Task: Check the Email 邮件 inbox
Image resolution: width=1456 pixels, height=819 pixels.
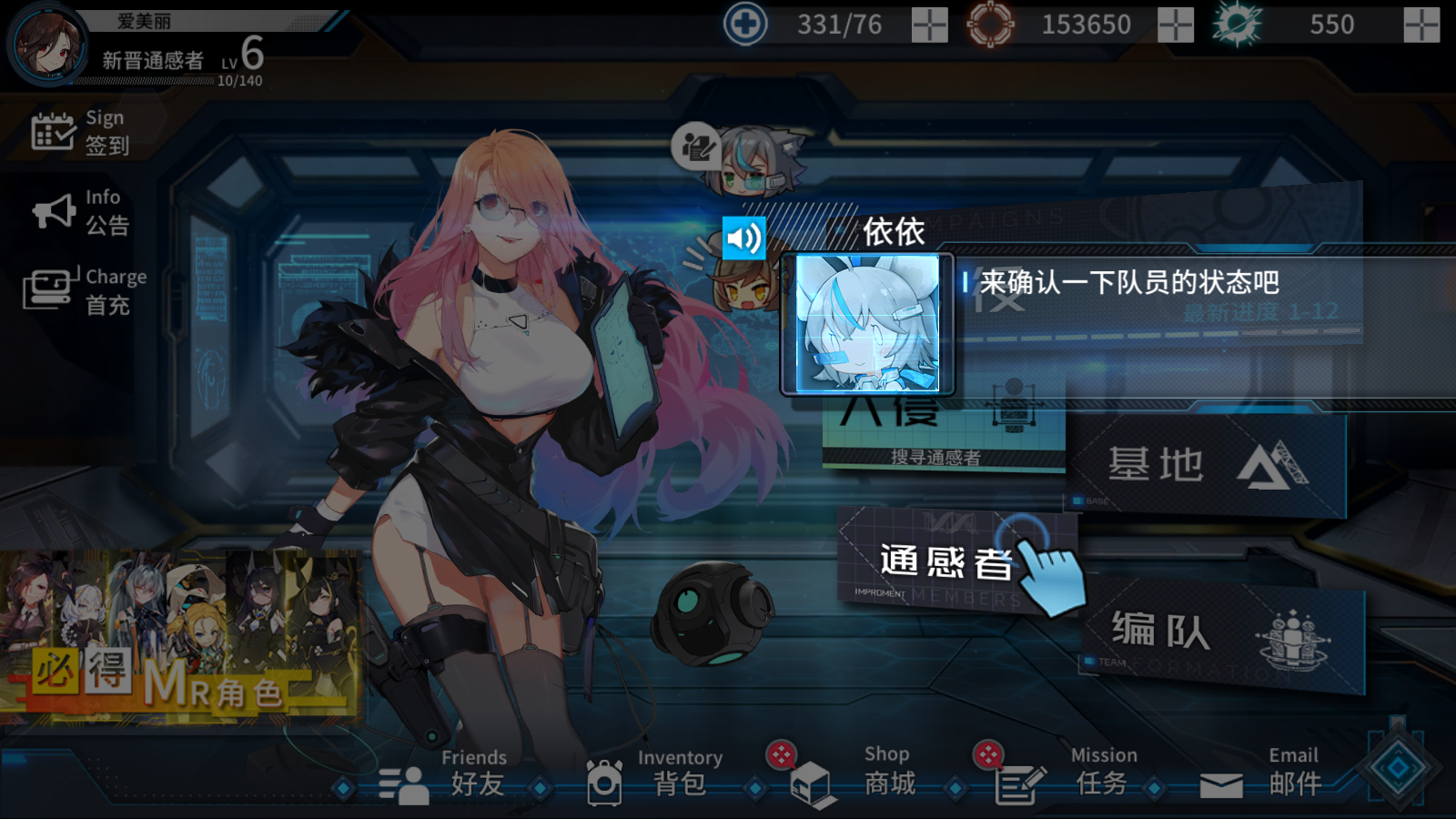Action: [1261, 774]
